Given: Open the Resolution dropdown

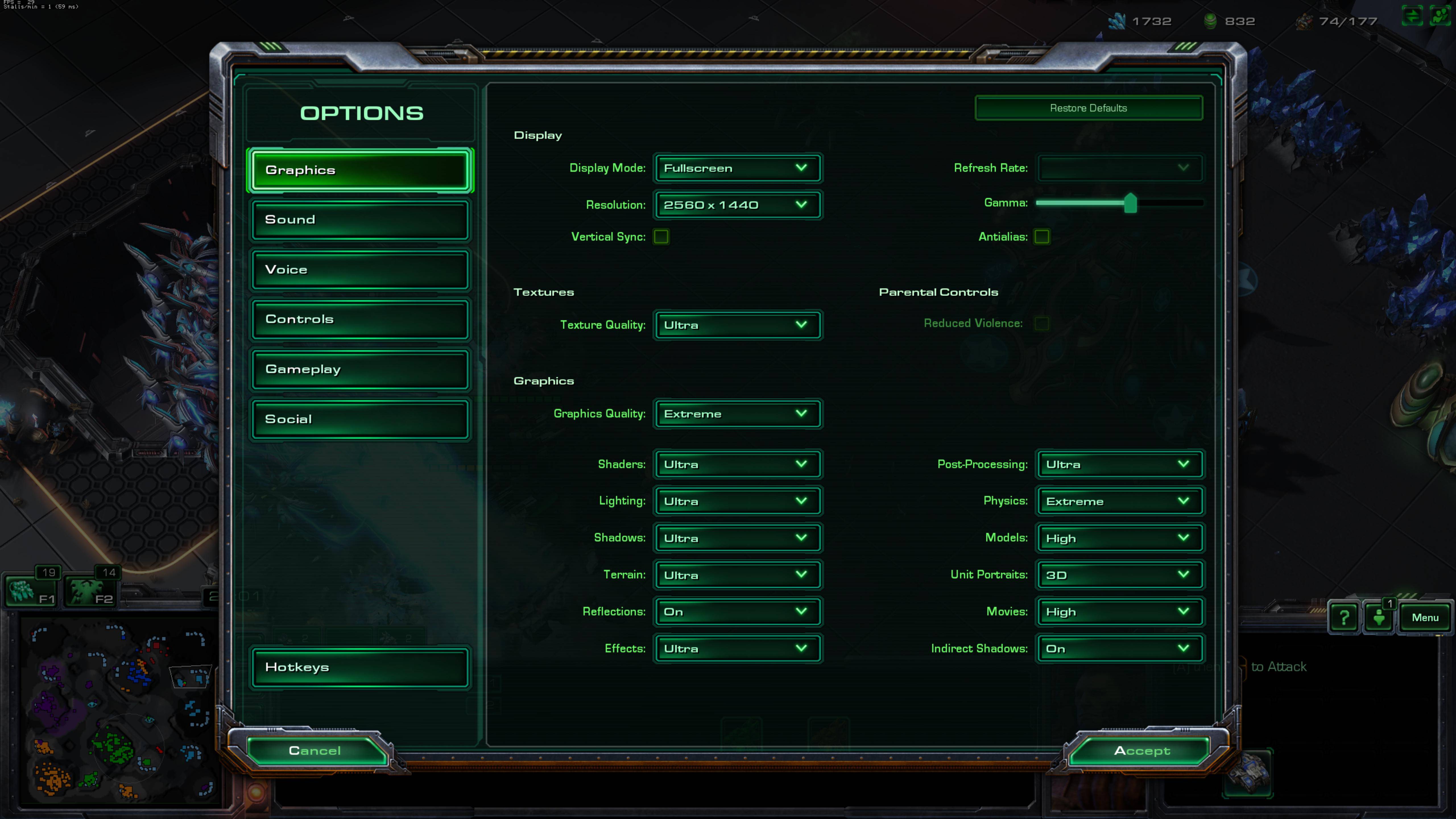Looking at the screenshot, I should coord(737,205).
